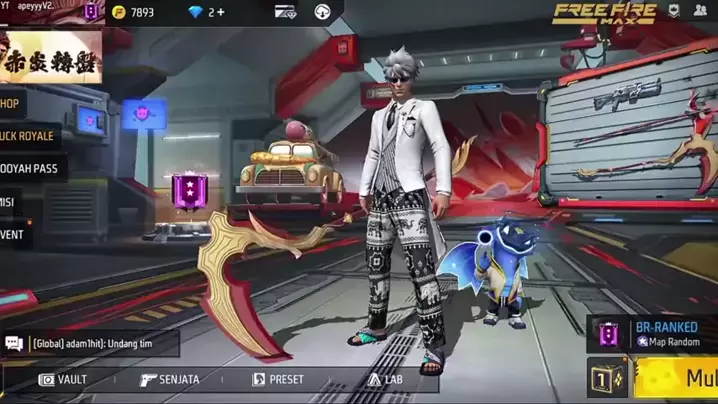The width and height of the screenshot is (718, 404).
Task: Open the Senjata weapons menu
Action: 169,380
